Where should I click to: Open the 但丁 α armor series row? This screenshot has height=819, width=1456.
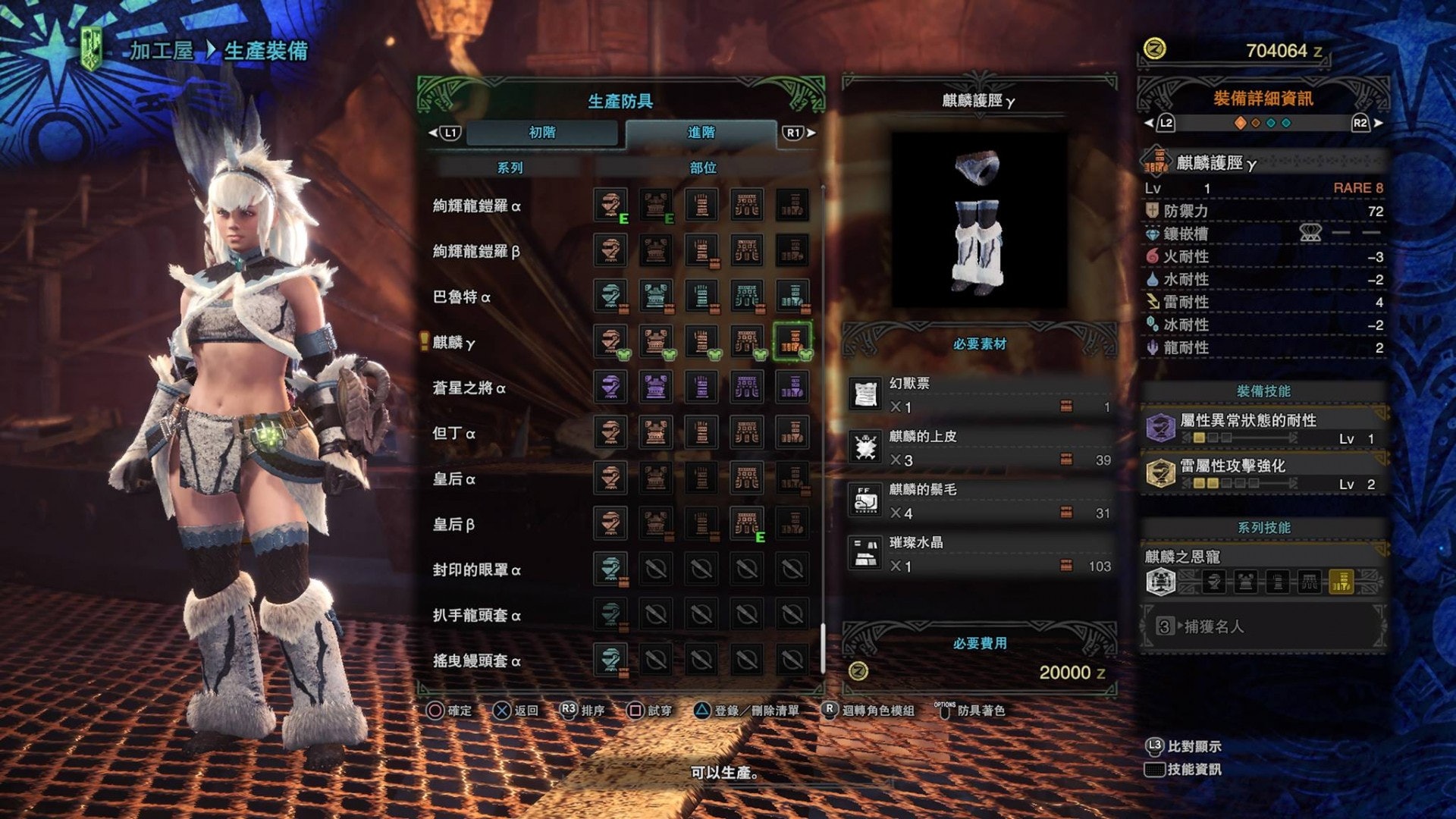coord(453,434)
